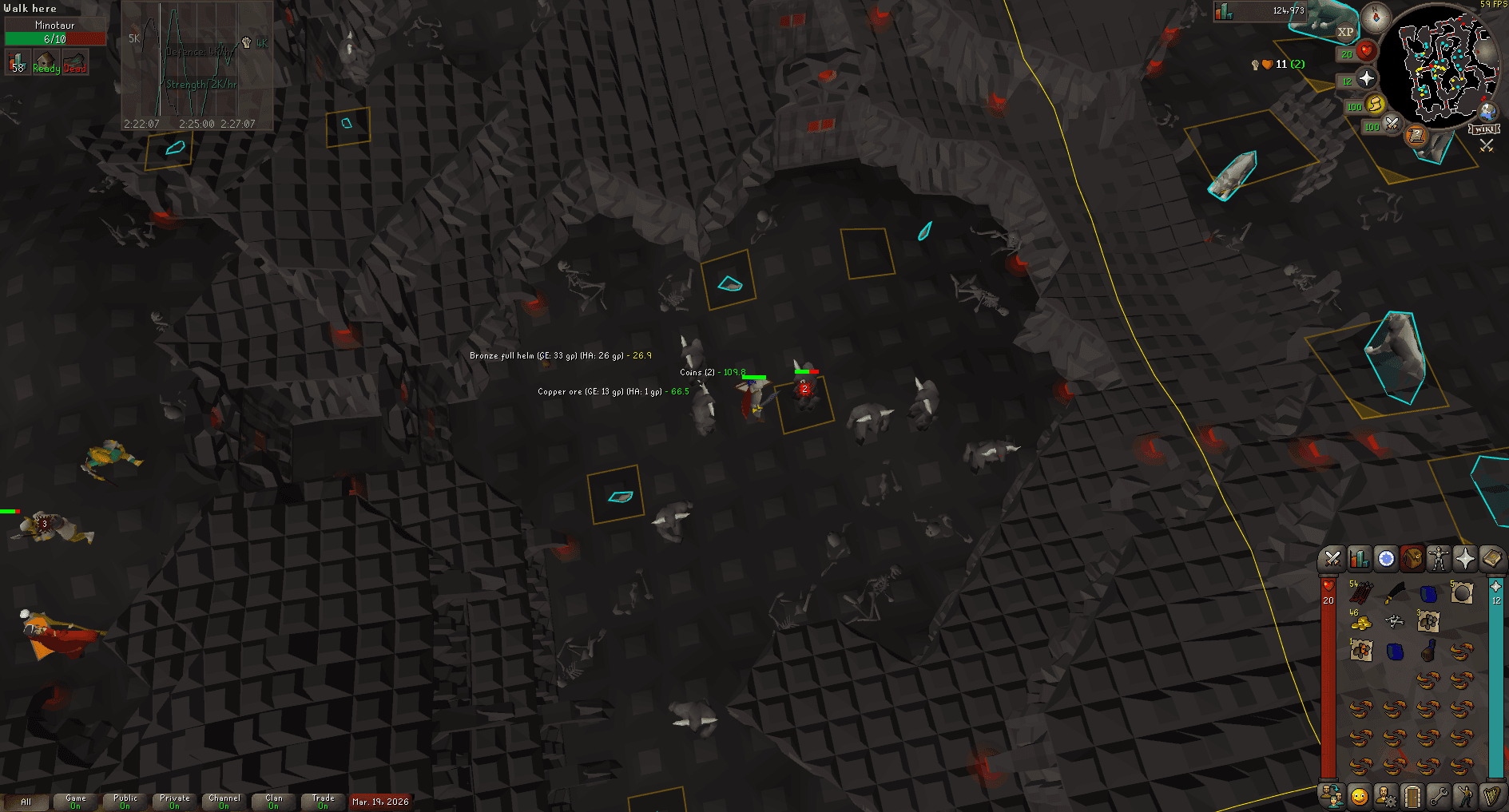Select the Inventory backpack tab
The width and height of the screenshot is (1509, 812).
click(1412, 559)
